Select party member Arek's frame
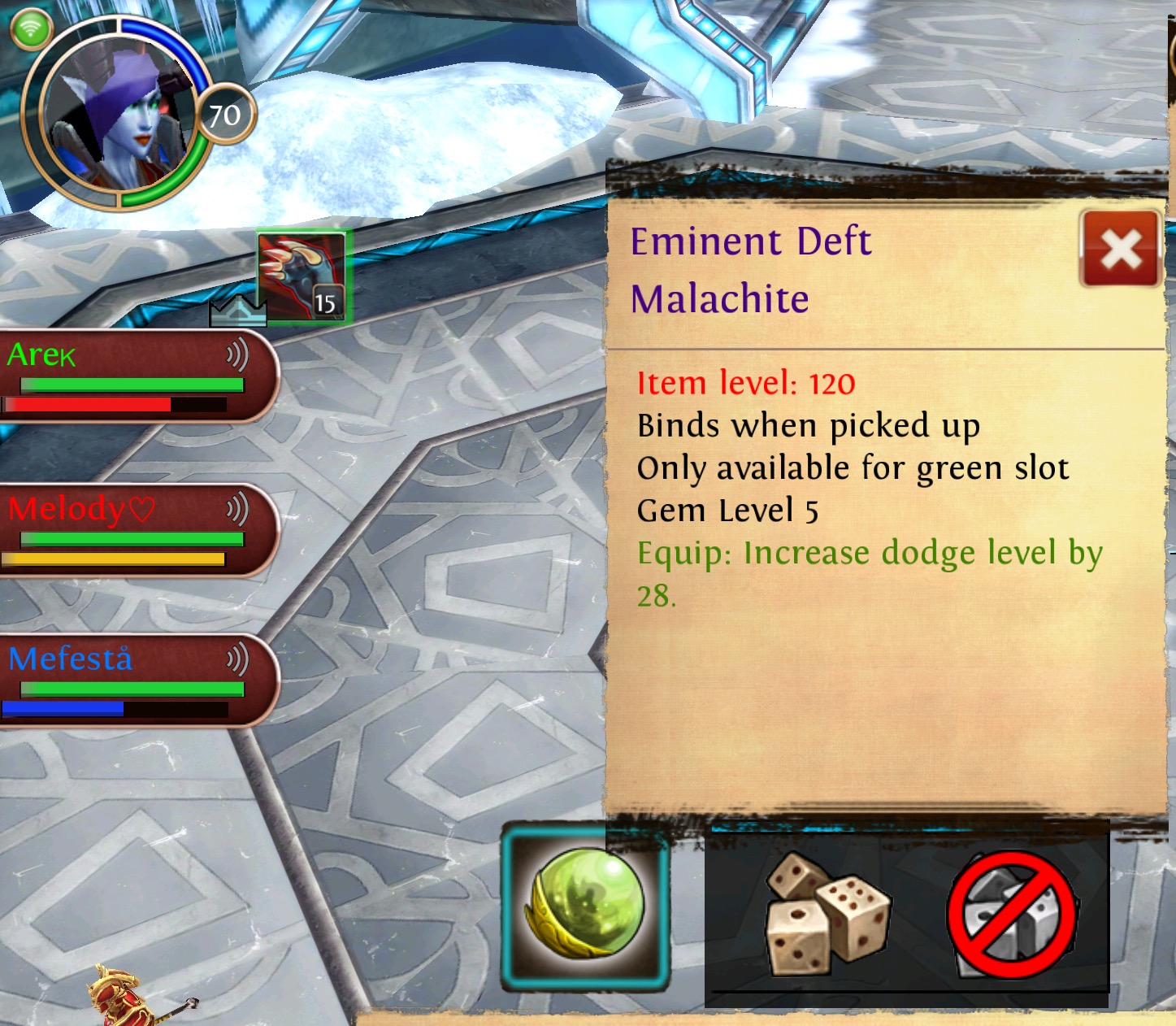The image size is (1176, 1026). click(x=130, y=376)
